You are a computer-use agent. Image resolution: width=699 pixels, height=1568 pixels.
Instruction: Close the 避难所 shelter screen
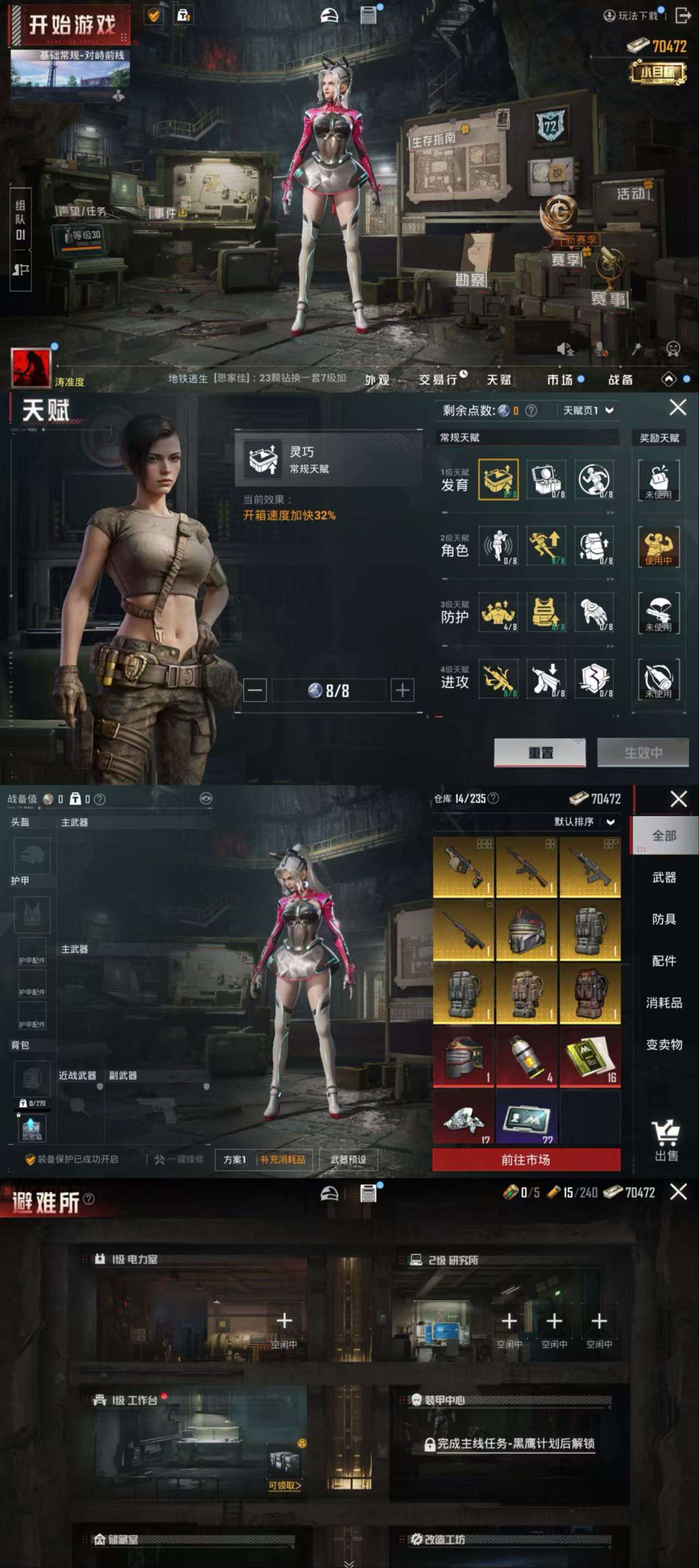pyautogui.click(x=678, y=1192)
